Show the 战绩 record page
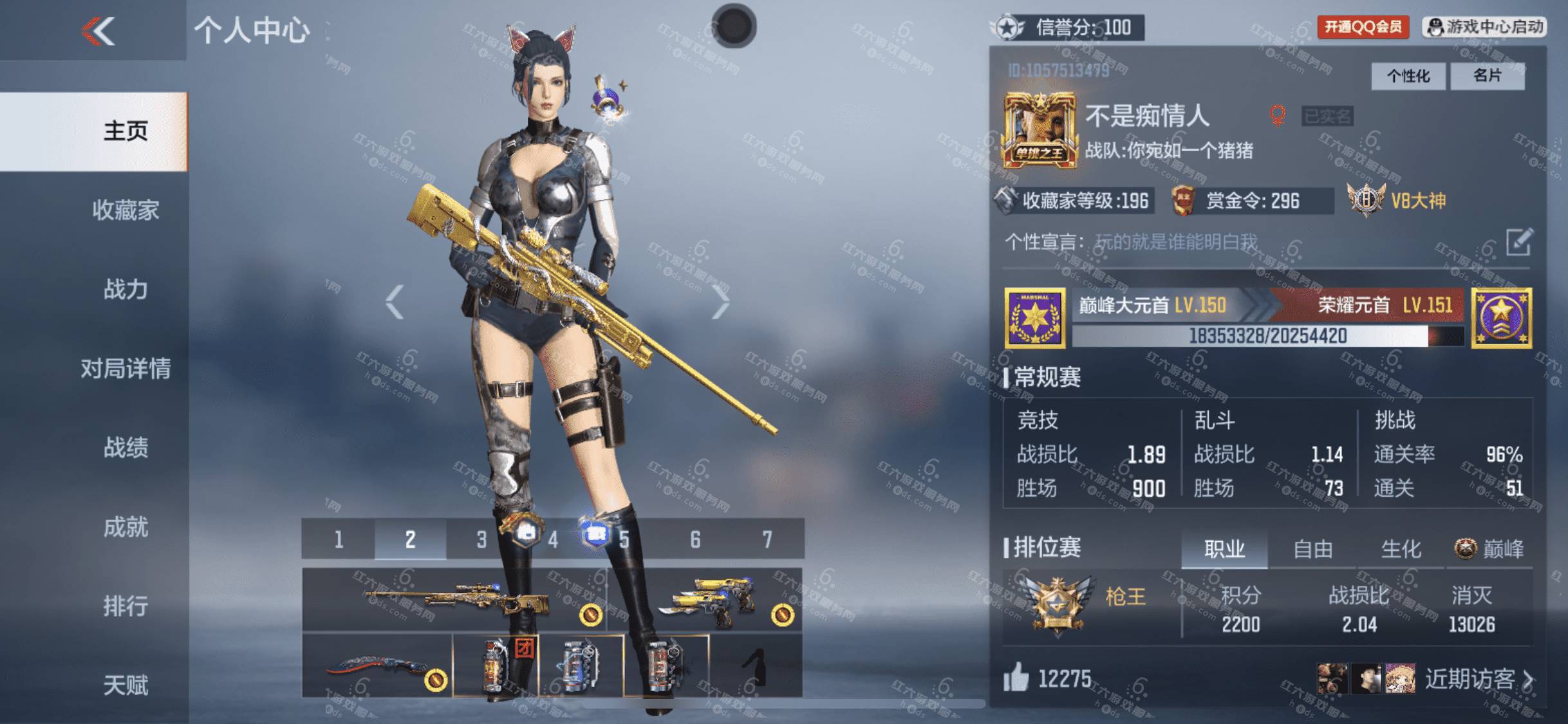The width and height of the screenshot is (1568, 724). (x=126, y=448)
